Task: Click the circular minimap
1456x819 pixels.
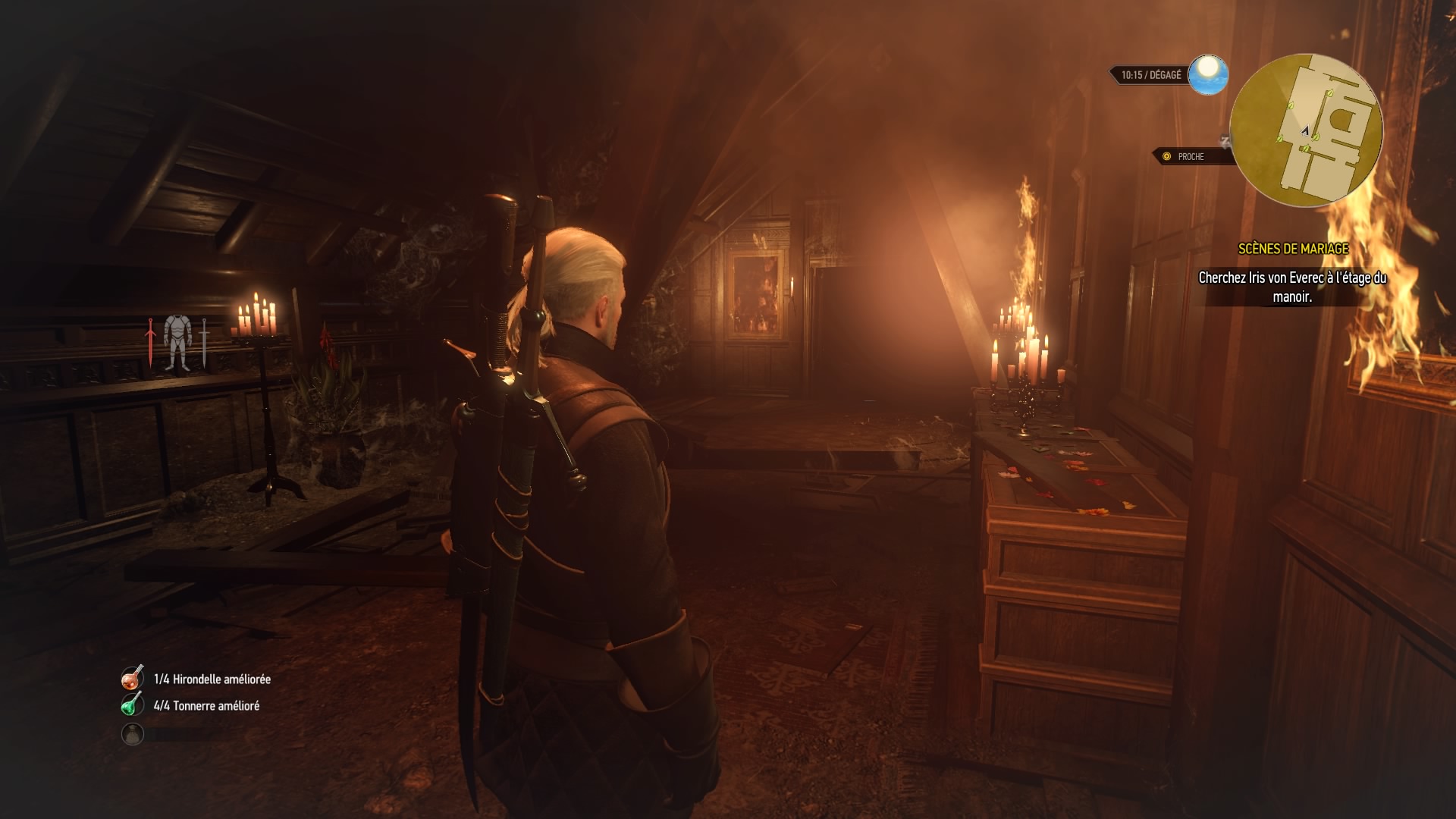Action: point(1306,130)
